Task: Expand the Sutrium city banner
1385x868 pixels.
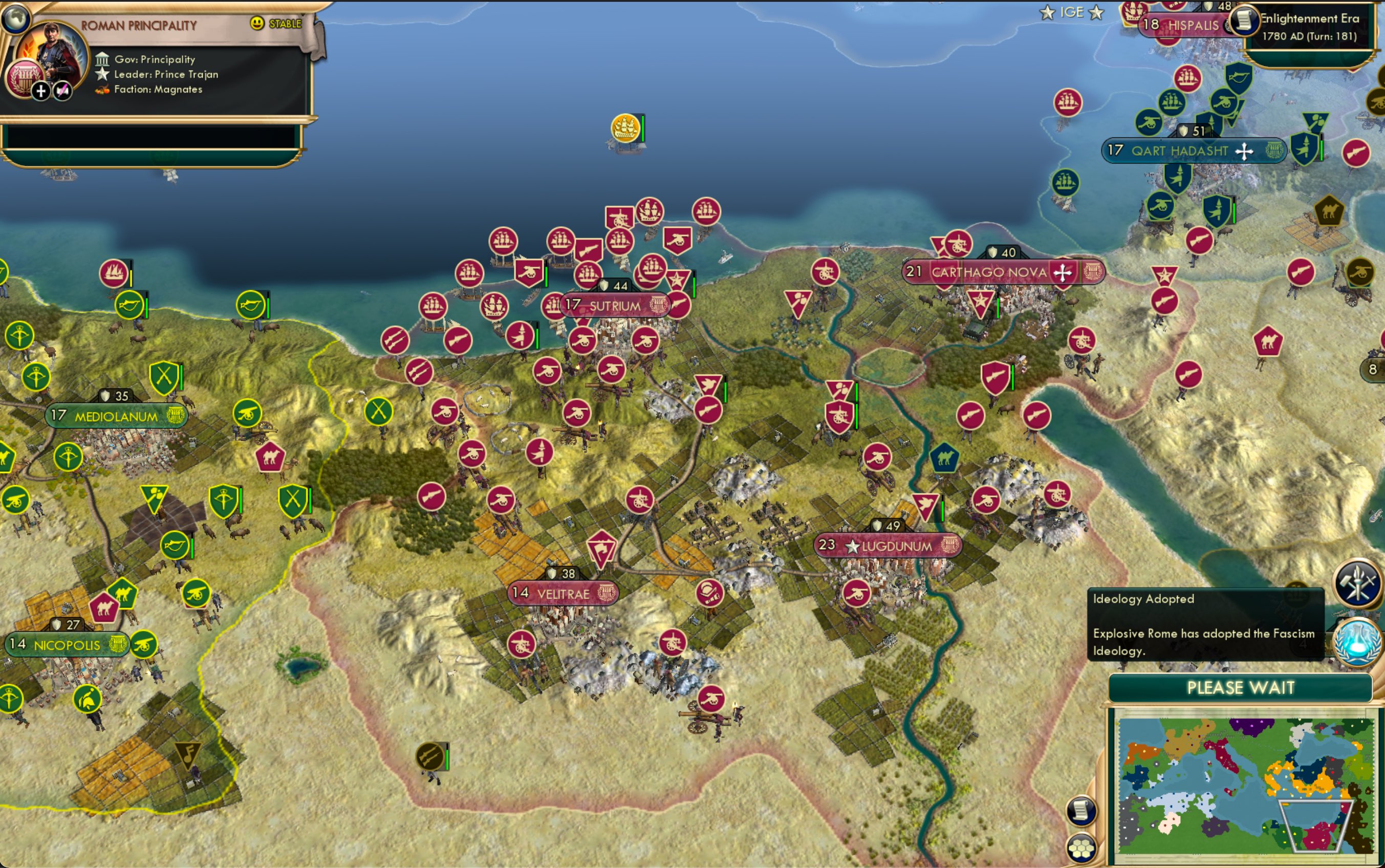Action: [x=615, y=306]
